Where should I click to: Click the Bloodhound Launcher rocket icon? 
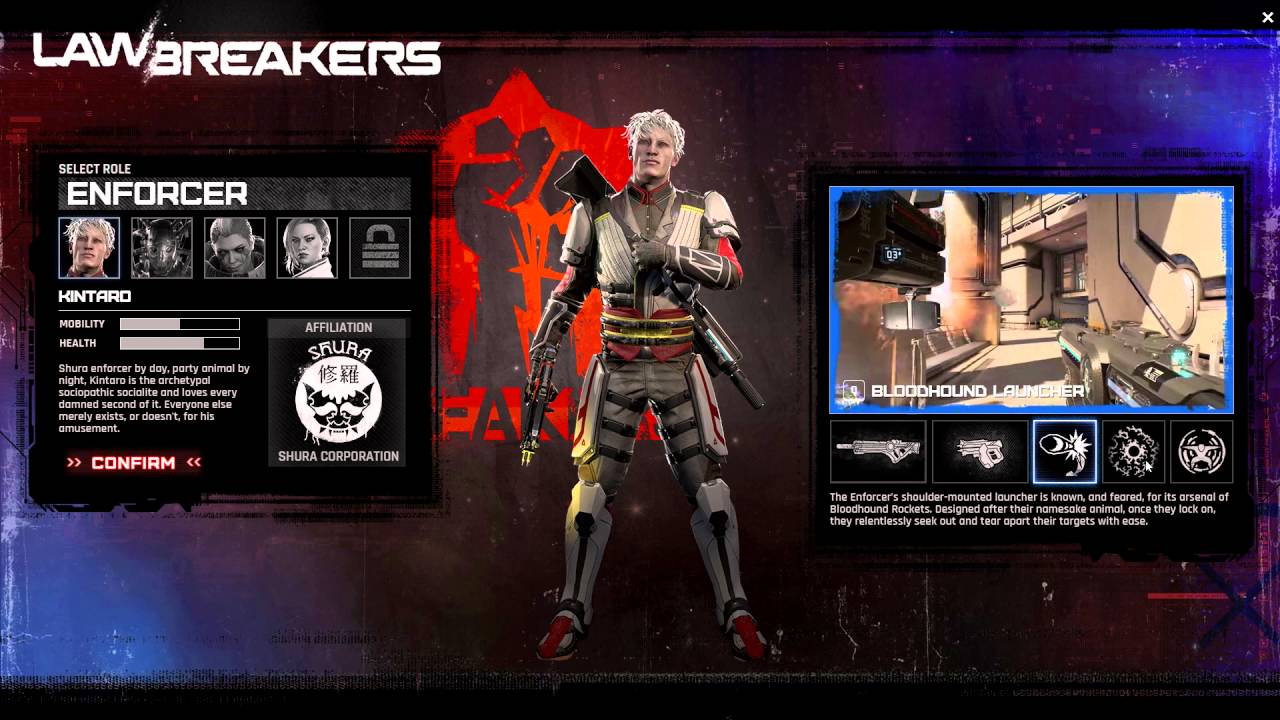click(1065, 451)
